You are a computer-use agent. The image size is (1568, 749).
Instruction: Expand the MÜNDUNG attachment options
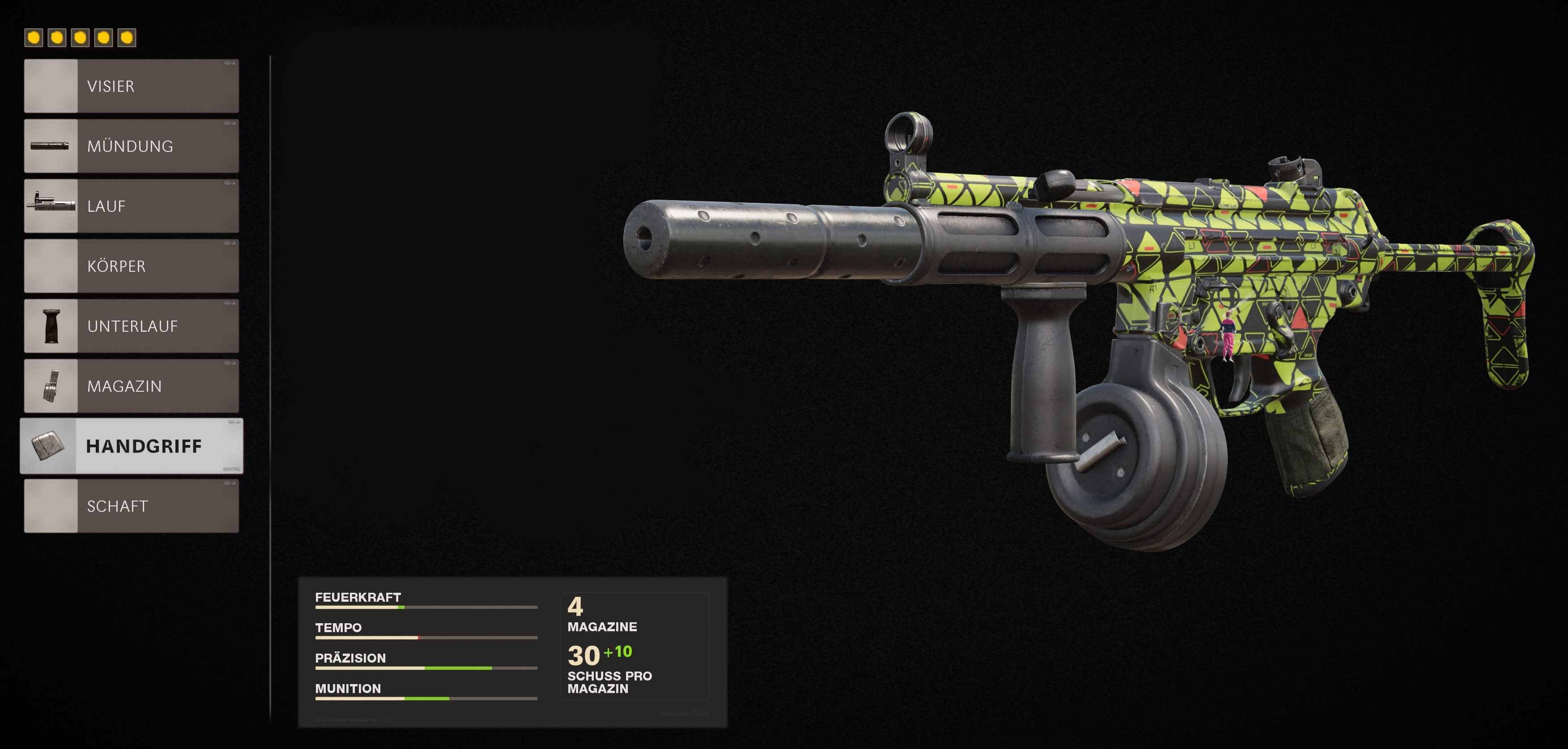click(152, 146)
